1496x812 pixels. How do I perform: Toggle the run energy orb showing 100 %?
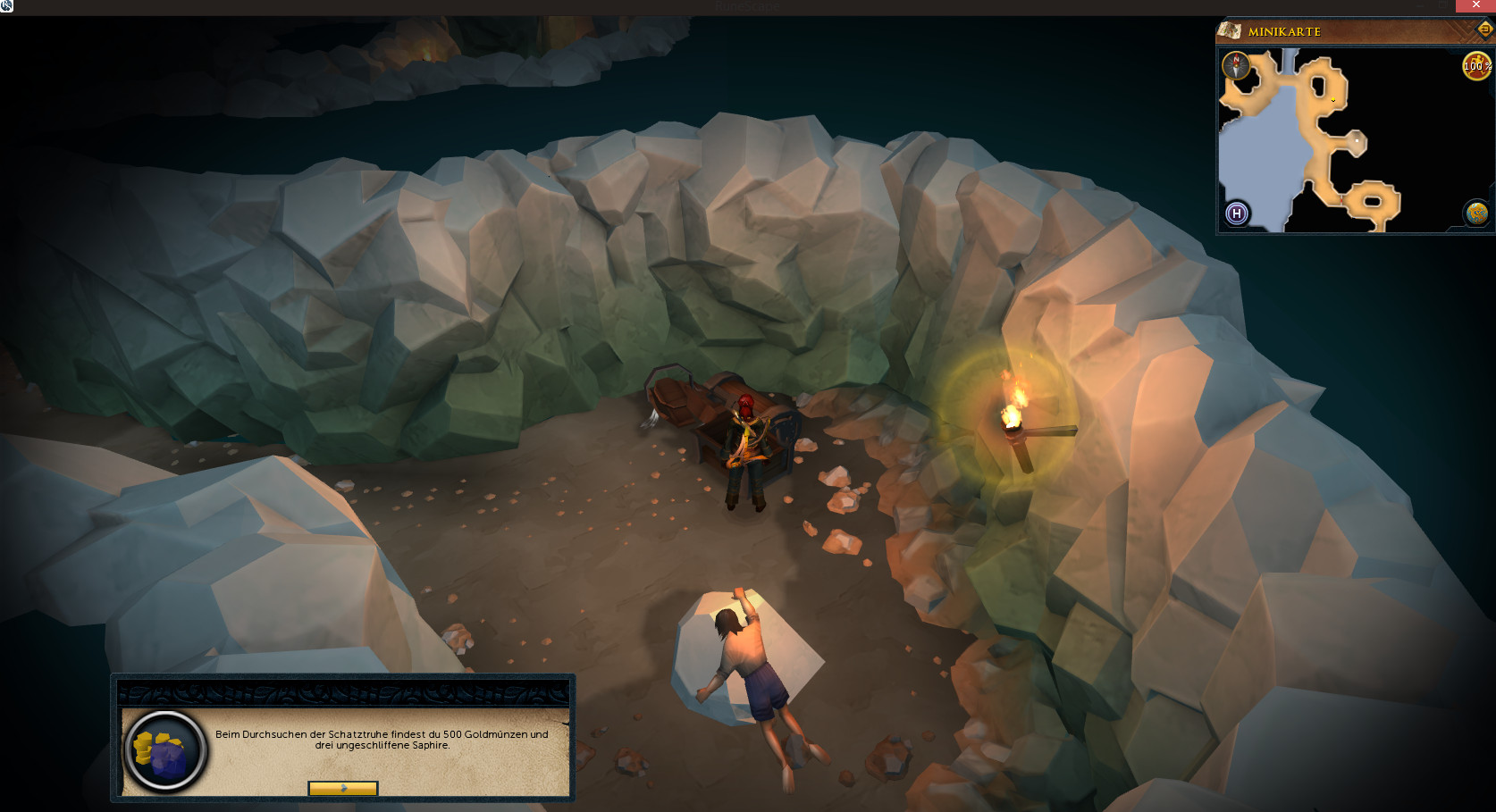coord(1475,66)
